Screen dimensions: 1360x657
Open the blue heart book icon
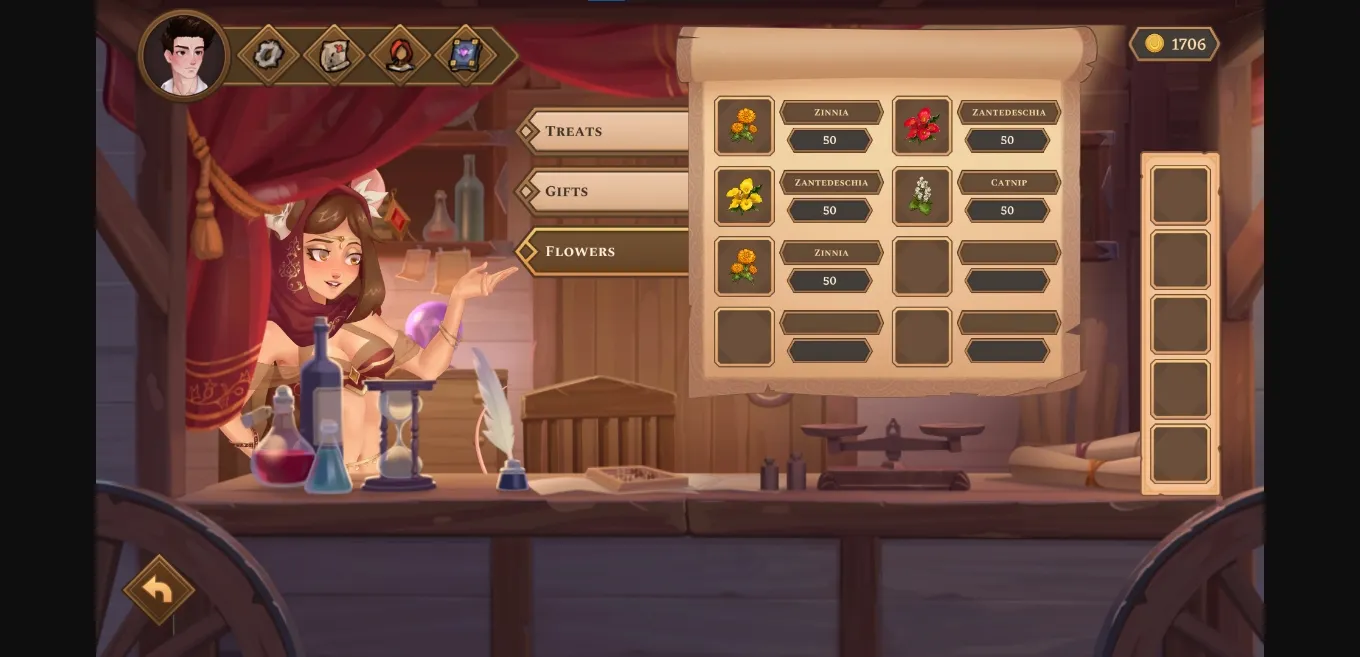point(465,55)
